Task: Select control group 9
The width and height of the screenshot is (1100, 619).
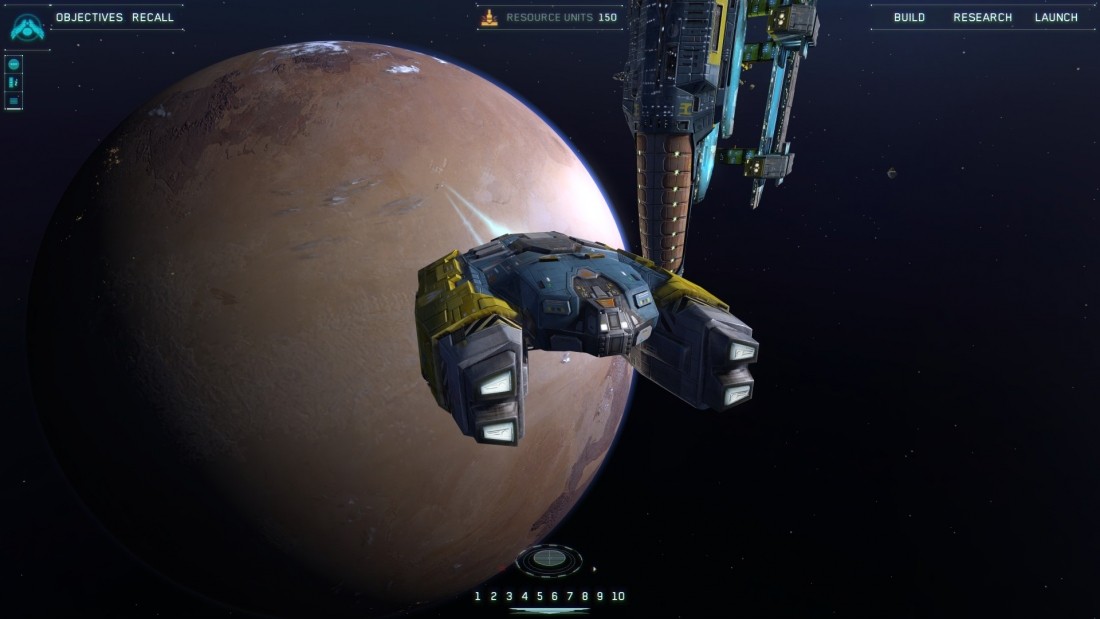Action: point(600,596)
